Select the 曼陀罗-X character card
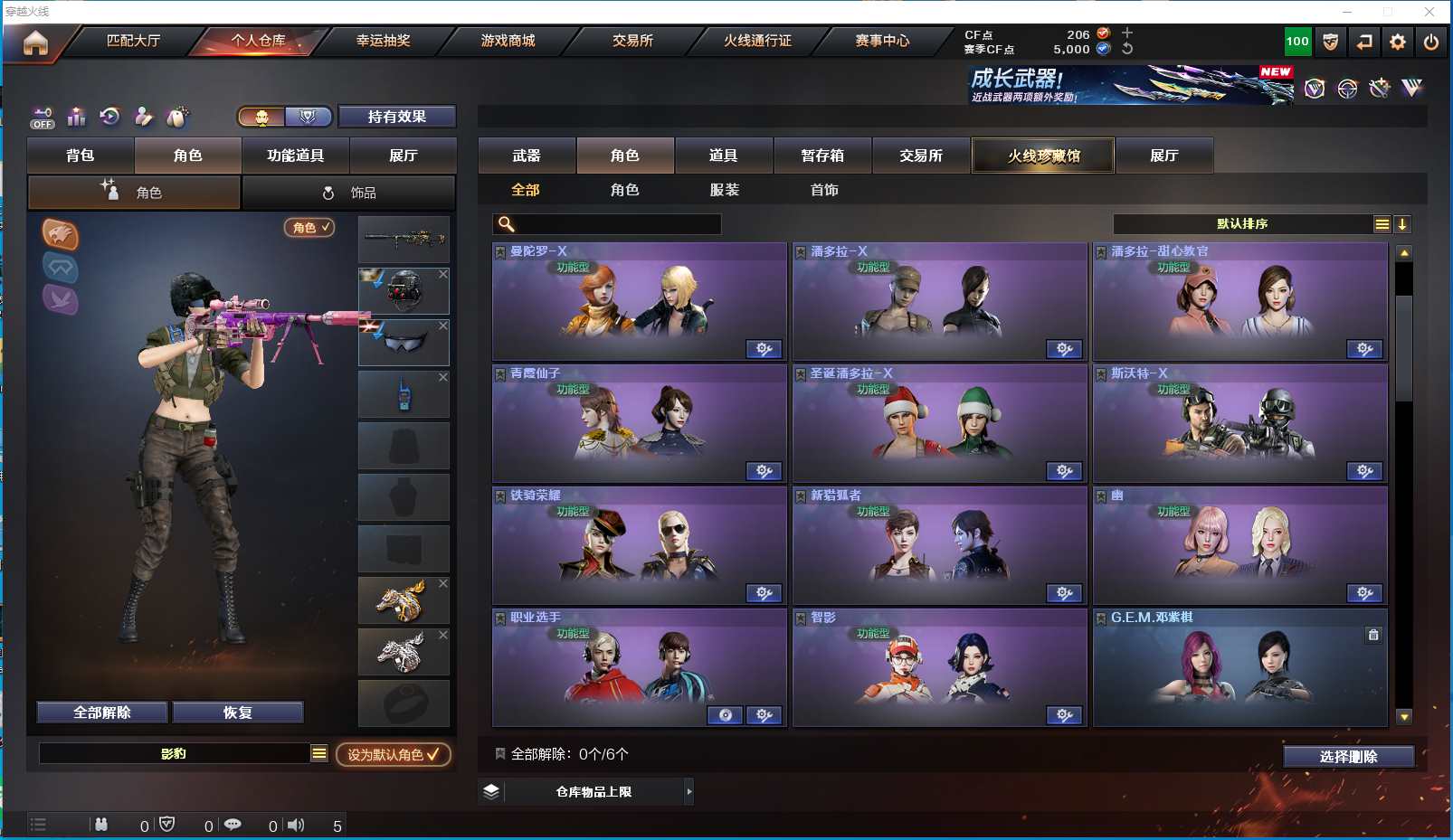 click(x=639, y=301)
